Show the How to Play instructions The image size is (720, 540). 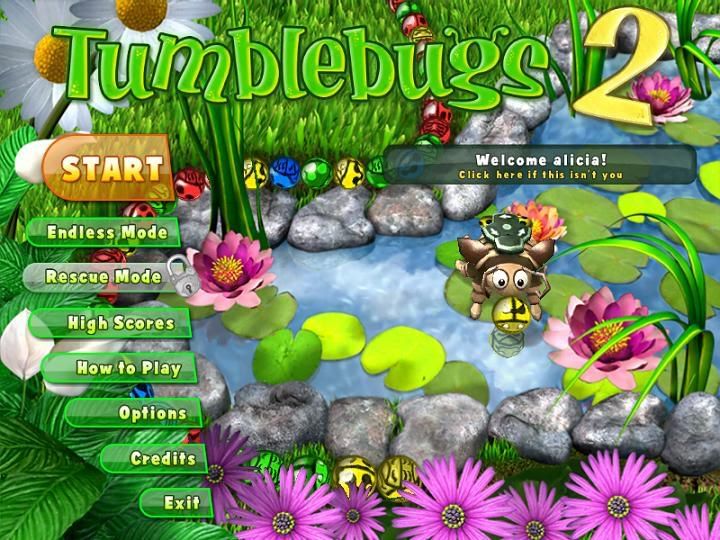pos(129,368)
